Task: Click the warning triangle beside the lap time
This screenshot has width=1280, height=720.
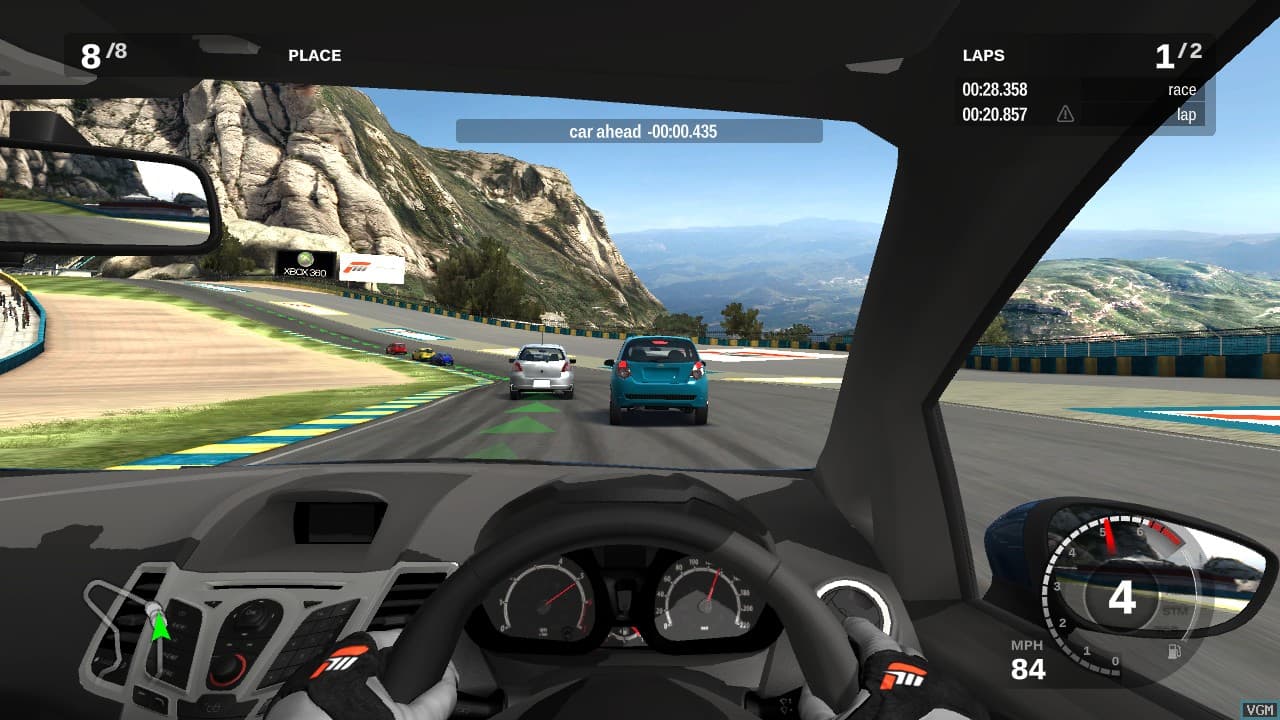Action: point(1065,114)
